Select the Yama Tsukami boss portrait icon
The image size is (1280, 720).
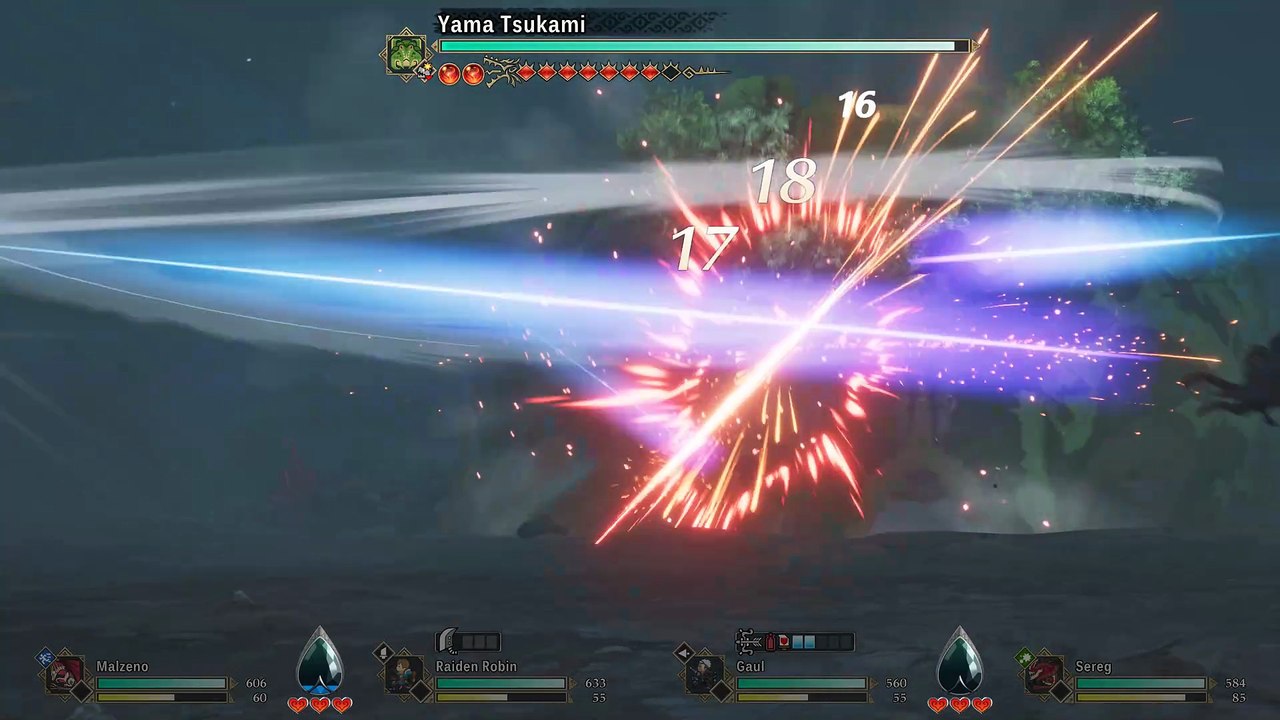[405, 54]
